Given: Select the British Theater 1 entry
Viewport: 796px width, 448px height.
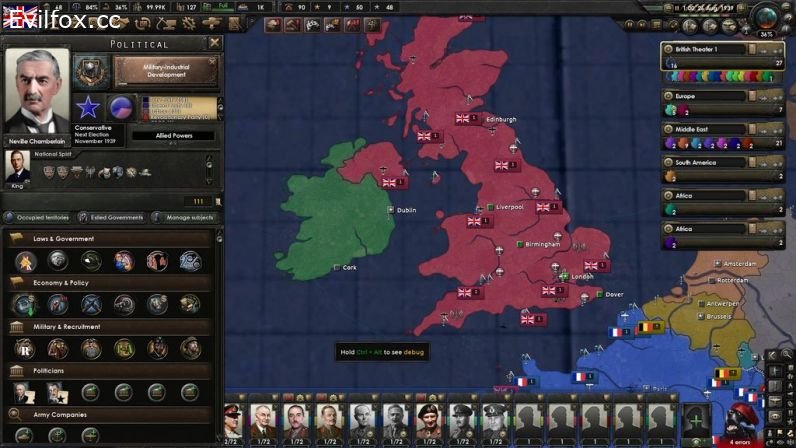Looking at the screenshot, I should pyautogui.click(x=704, y=49).
